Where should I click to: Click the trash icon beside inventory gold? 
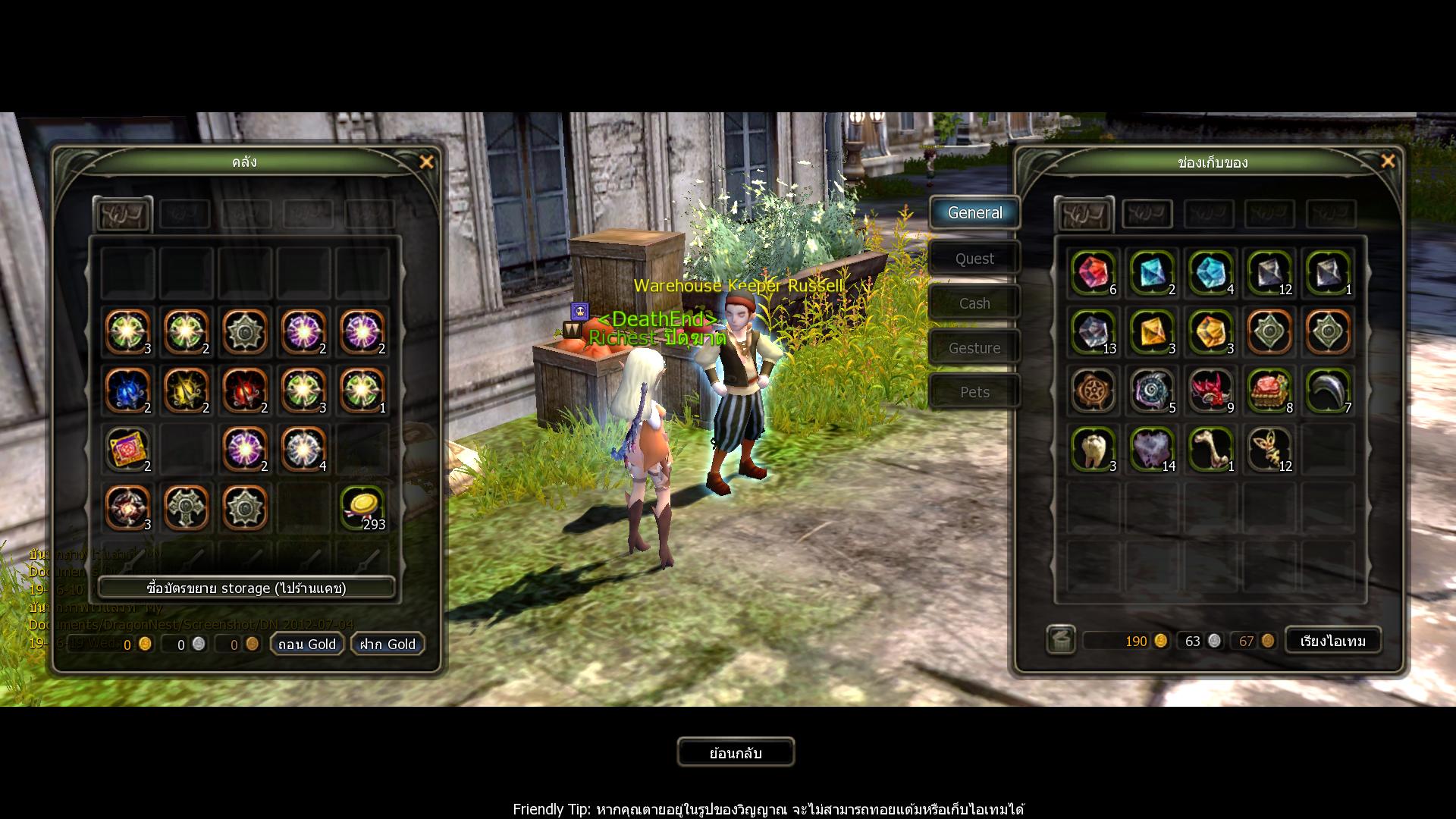pos(1061,640)
